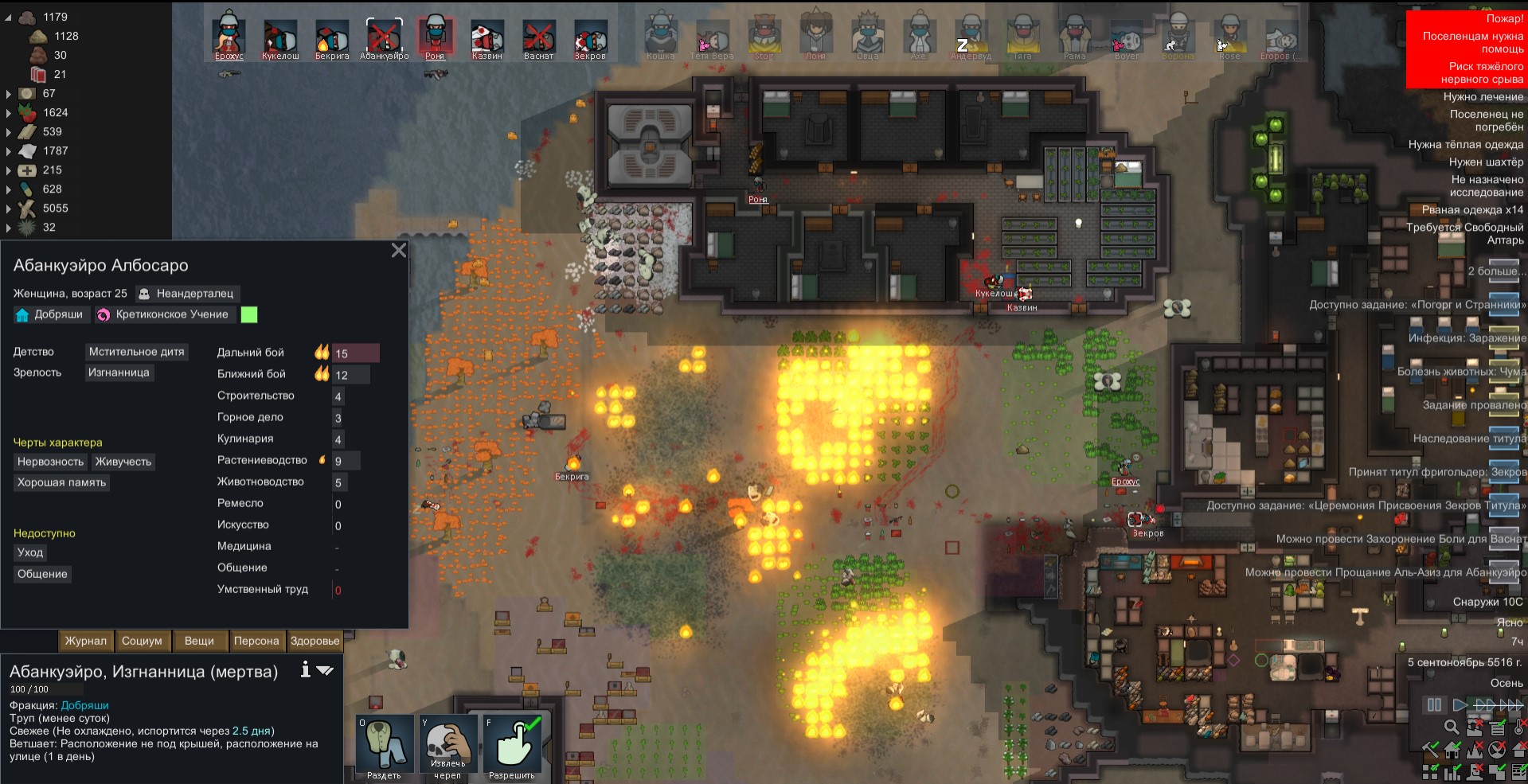
Task: Open the Социум tab
Action: pyautogui.click(x=142, y=641)
